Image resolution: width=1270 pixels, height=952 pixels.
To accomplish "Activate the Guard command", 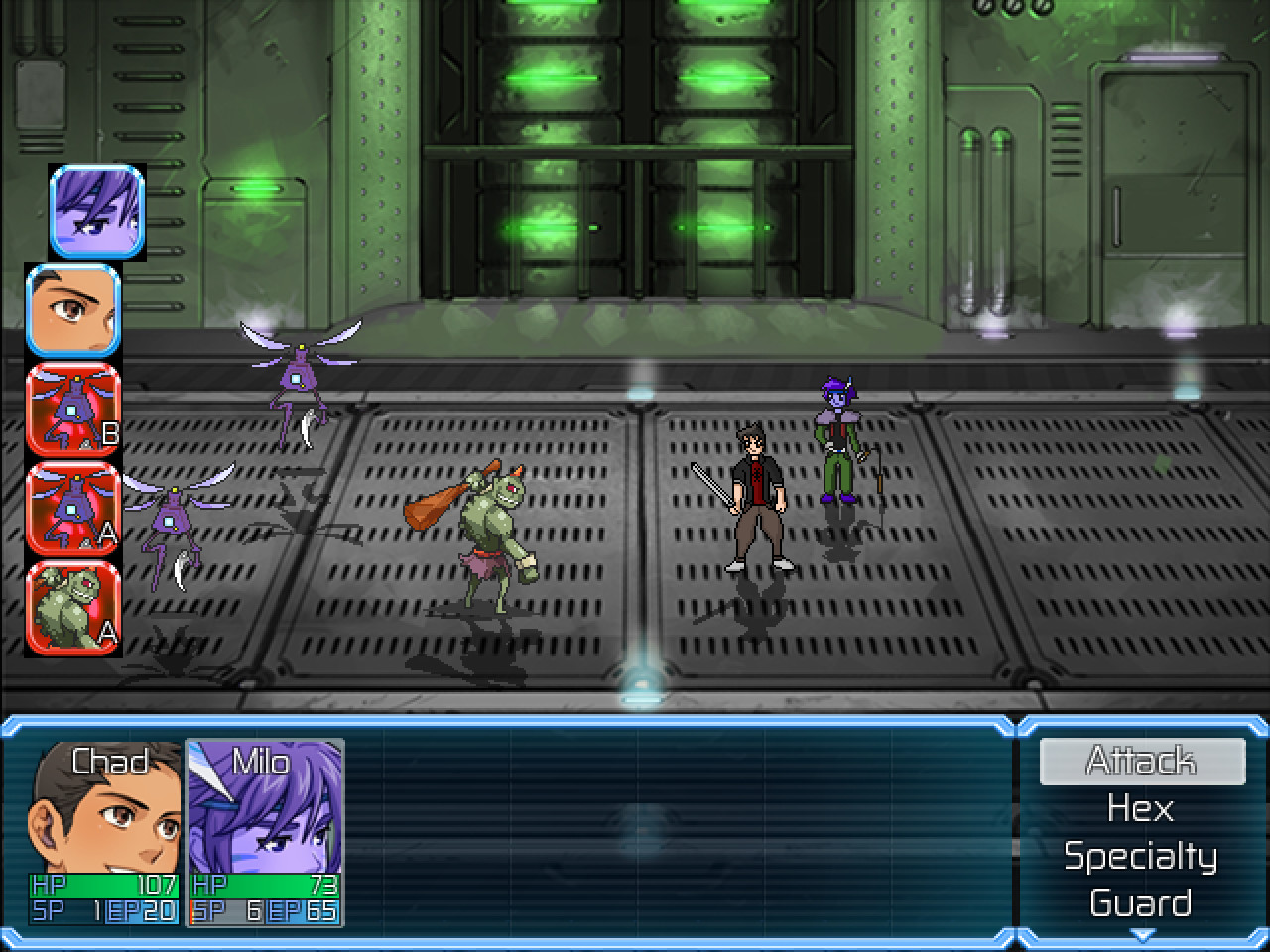I will [x=1140, y=902].
